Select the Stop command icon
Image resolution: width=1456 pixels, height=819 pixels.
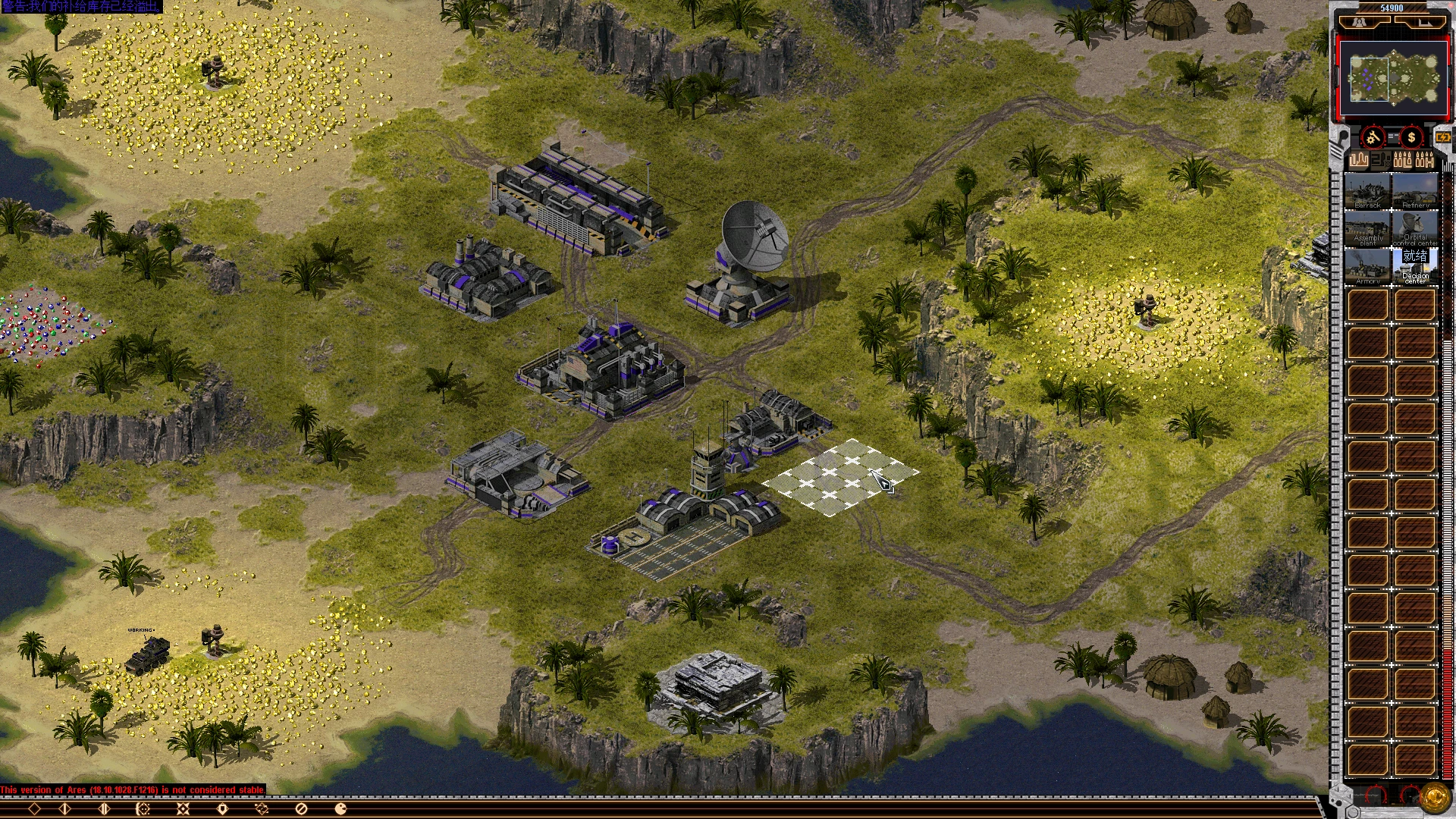click(x=301, y=808)
